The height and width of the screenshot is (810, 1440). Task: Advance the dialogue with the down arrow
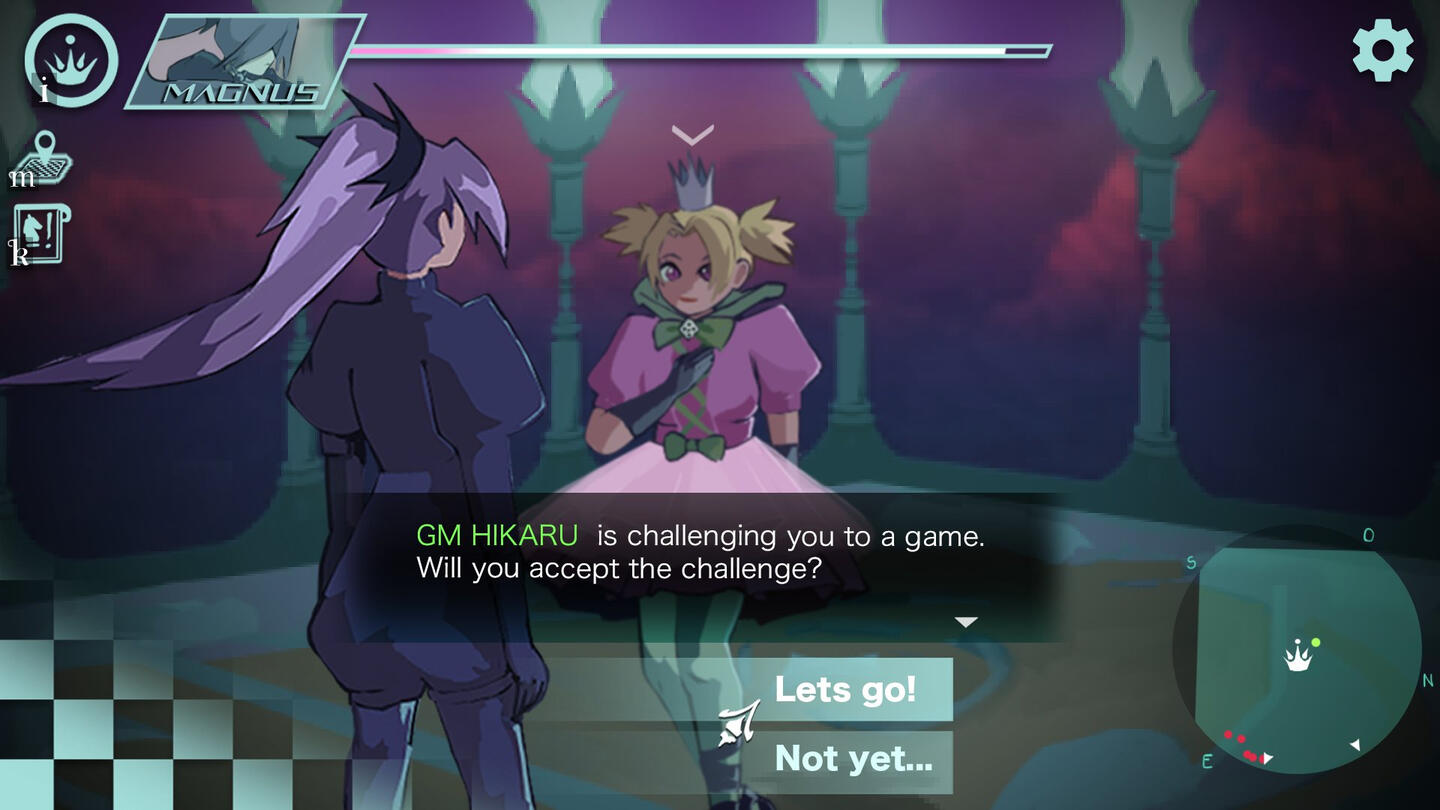[x=965, y=622]
